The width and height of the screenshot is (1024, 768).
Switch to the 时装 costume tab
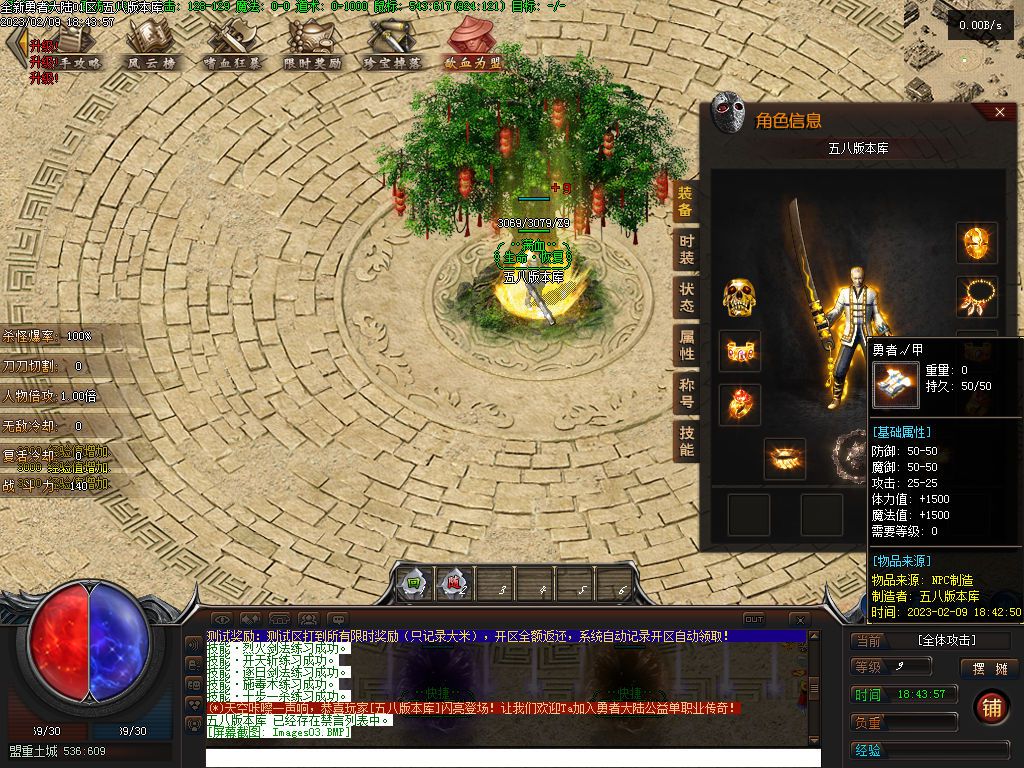(x=687, y=250)
